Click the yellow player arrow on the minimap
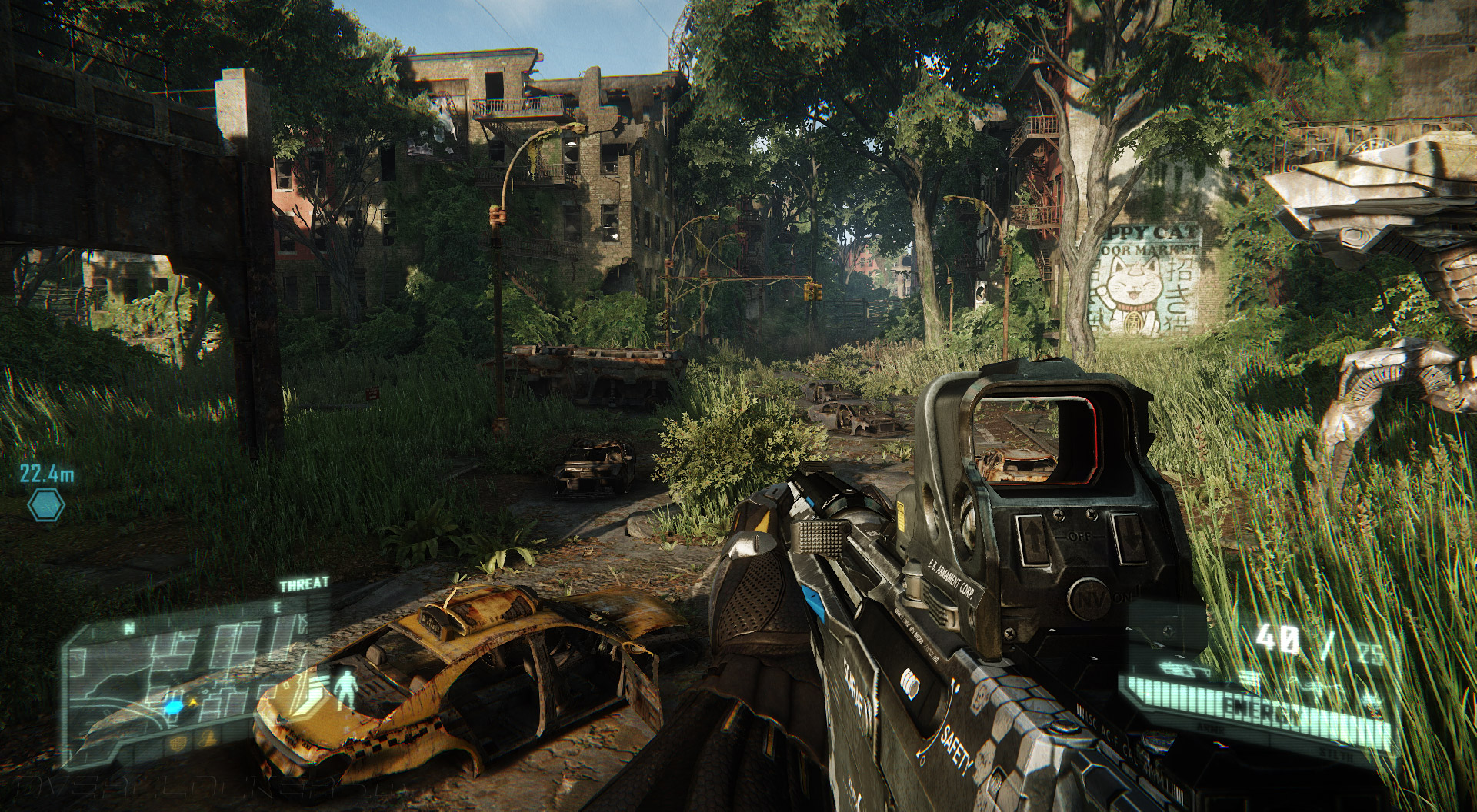 [193, 702]
